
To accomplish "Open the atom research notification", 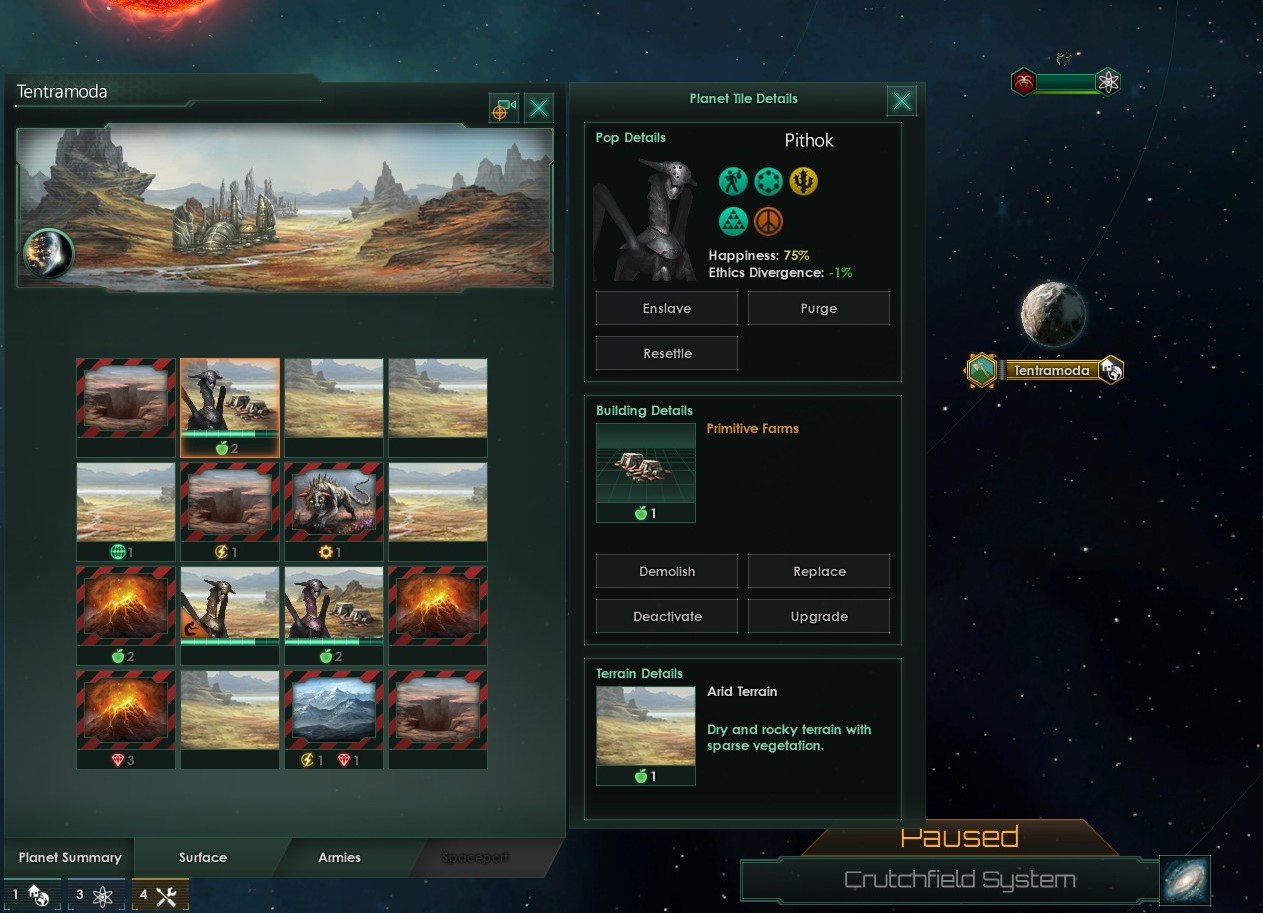I will [95, 894].
